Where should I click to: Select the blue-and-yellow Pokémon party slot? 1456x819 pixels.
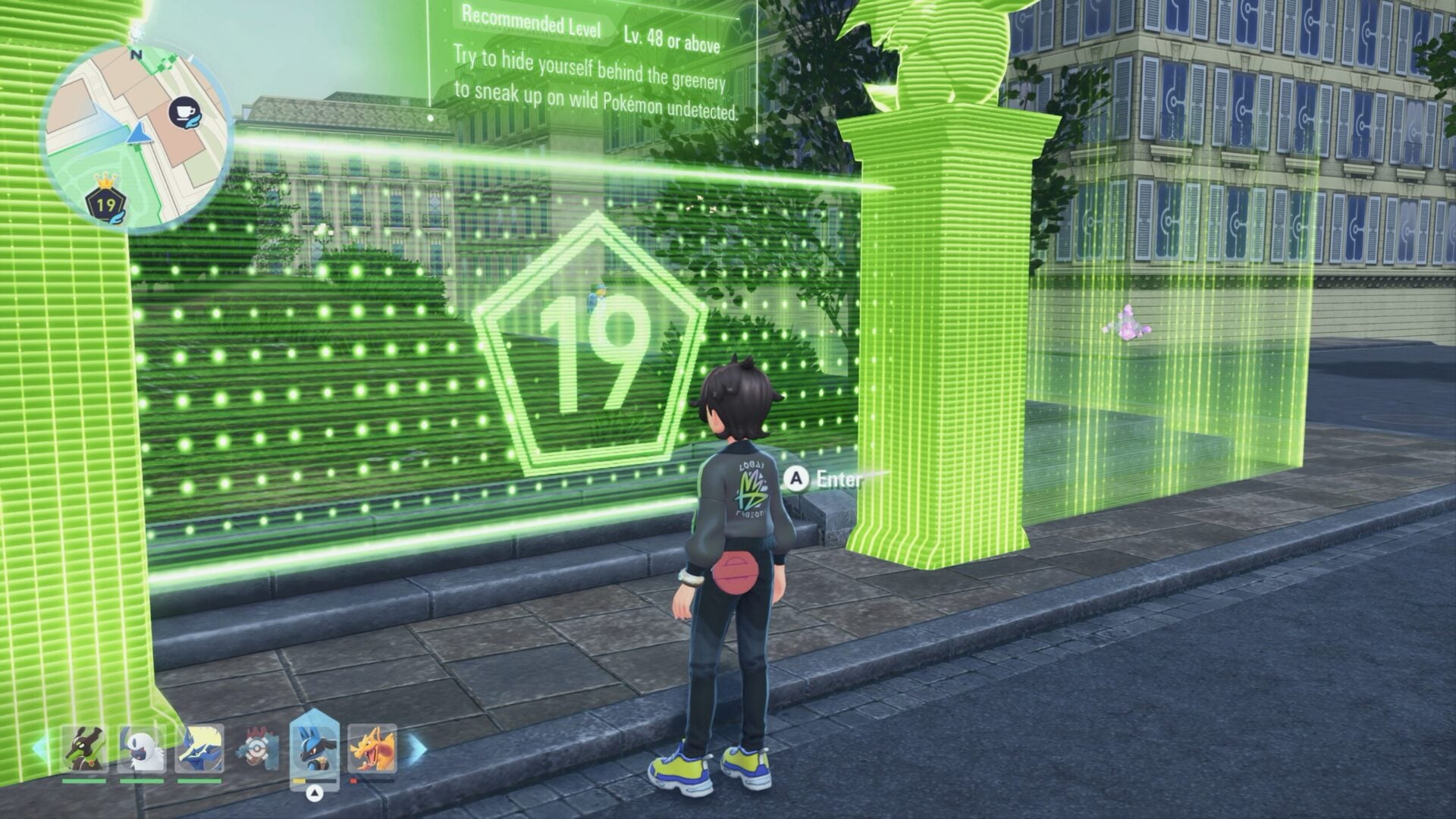coord(199,748)
